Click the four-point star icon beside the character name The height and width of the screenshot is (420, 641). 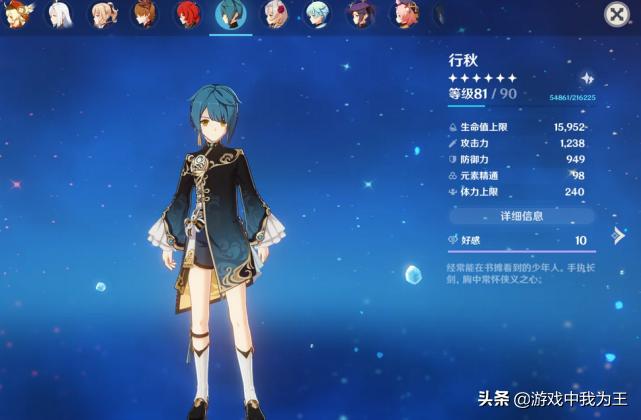[587, 78]
